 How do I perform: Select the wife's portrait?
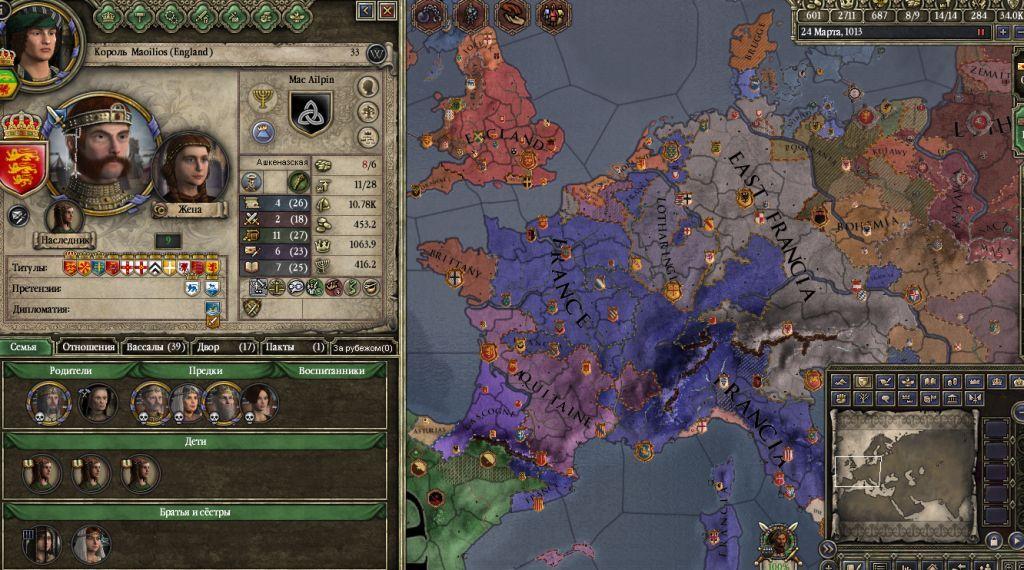click(191, 167)
